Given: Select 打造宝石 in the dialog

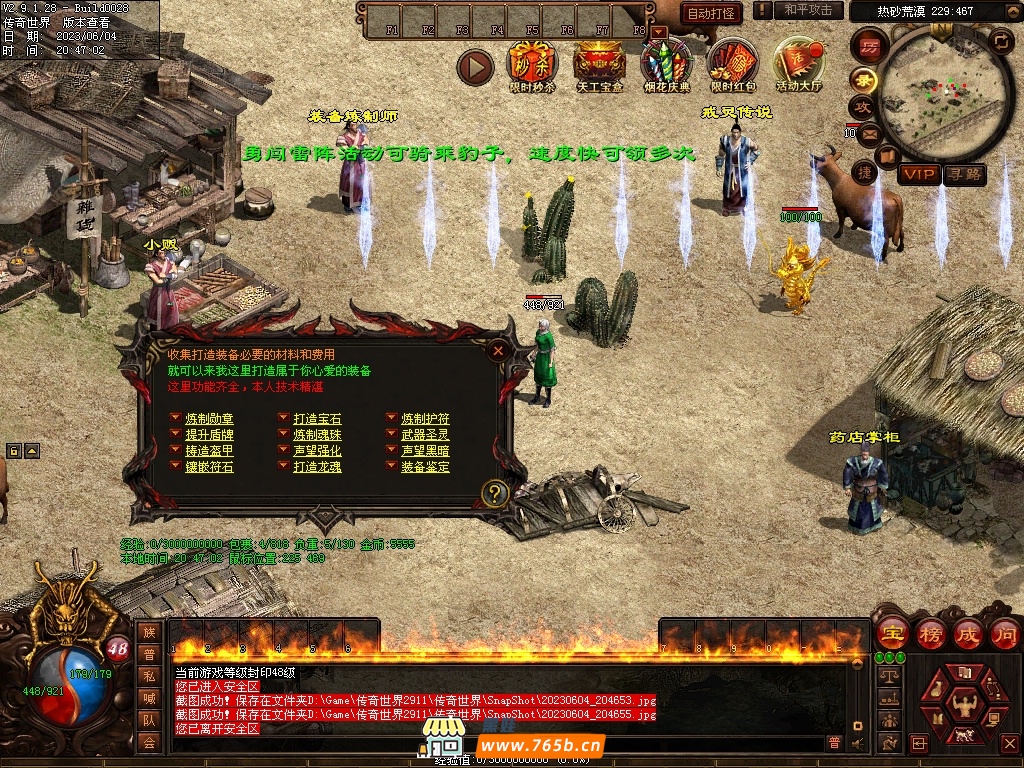Looking at the screenshot, I should pyautogui.click(x=317, y=419).
